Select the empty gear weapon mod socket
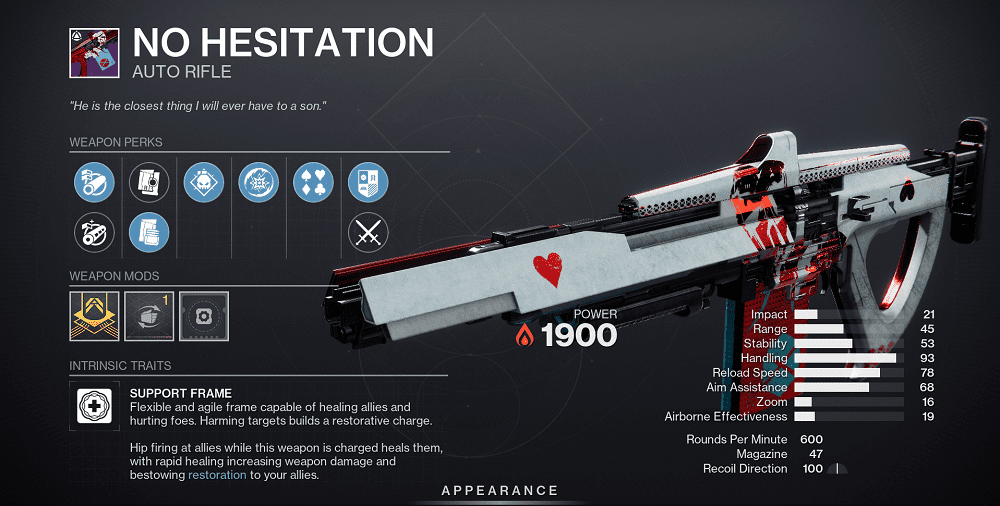Image resolution: width=1000 pixels, height=506 pixels. [204, 315]
